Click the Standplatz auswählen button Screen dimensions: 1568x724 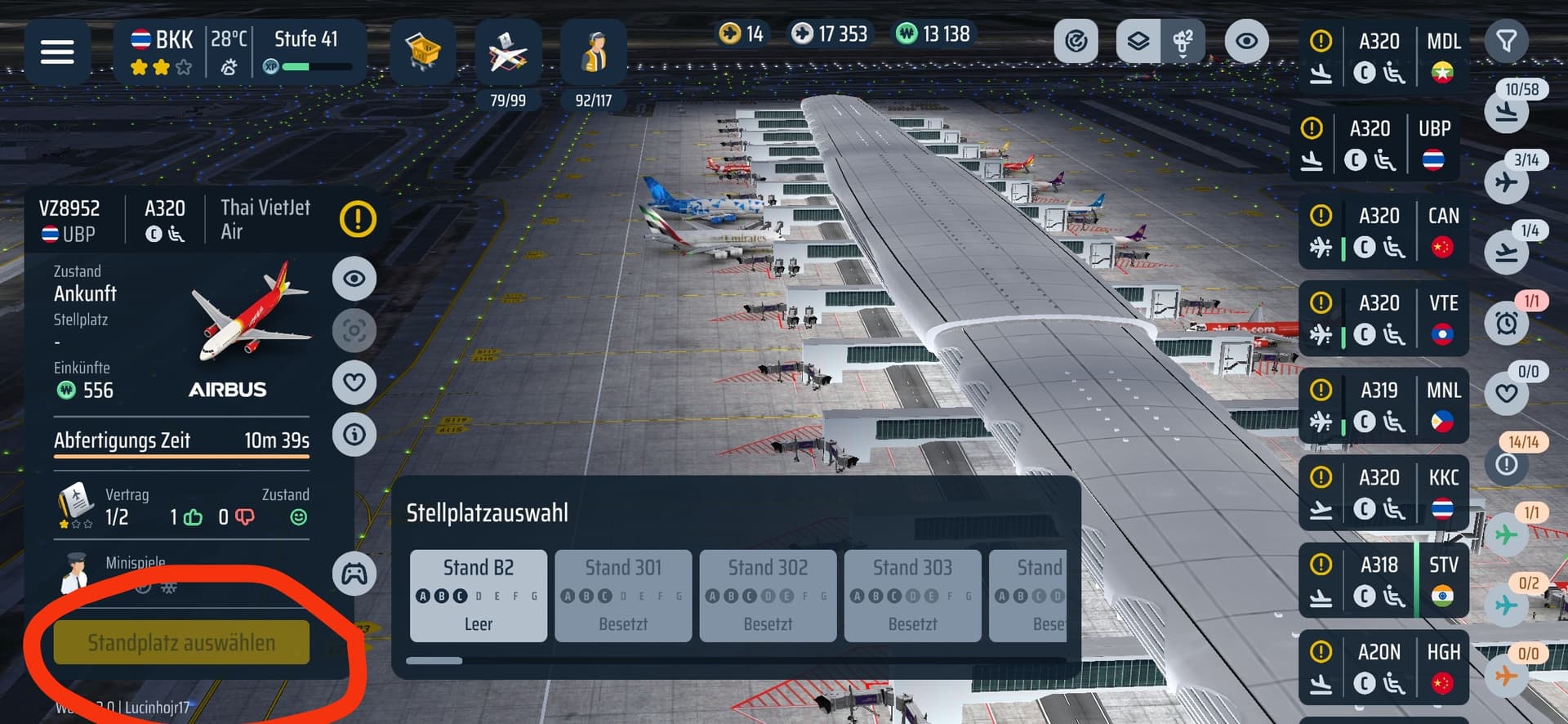[181, 642]
